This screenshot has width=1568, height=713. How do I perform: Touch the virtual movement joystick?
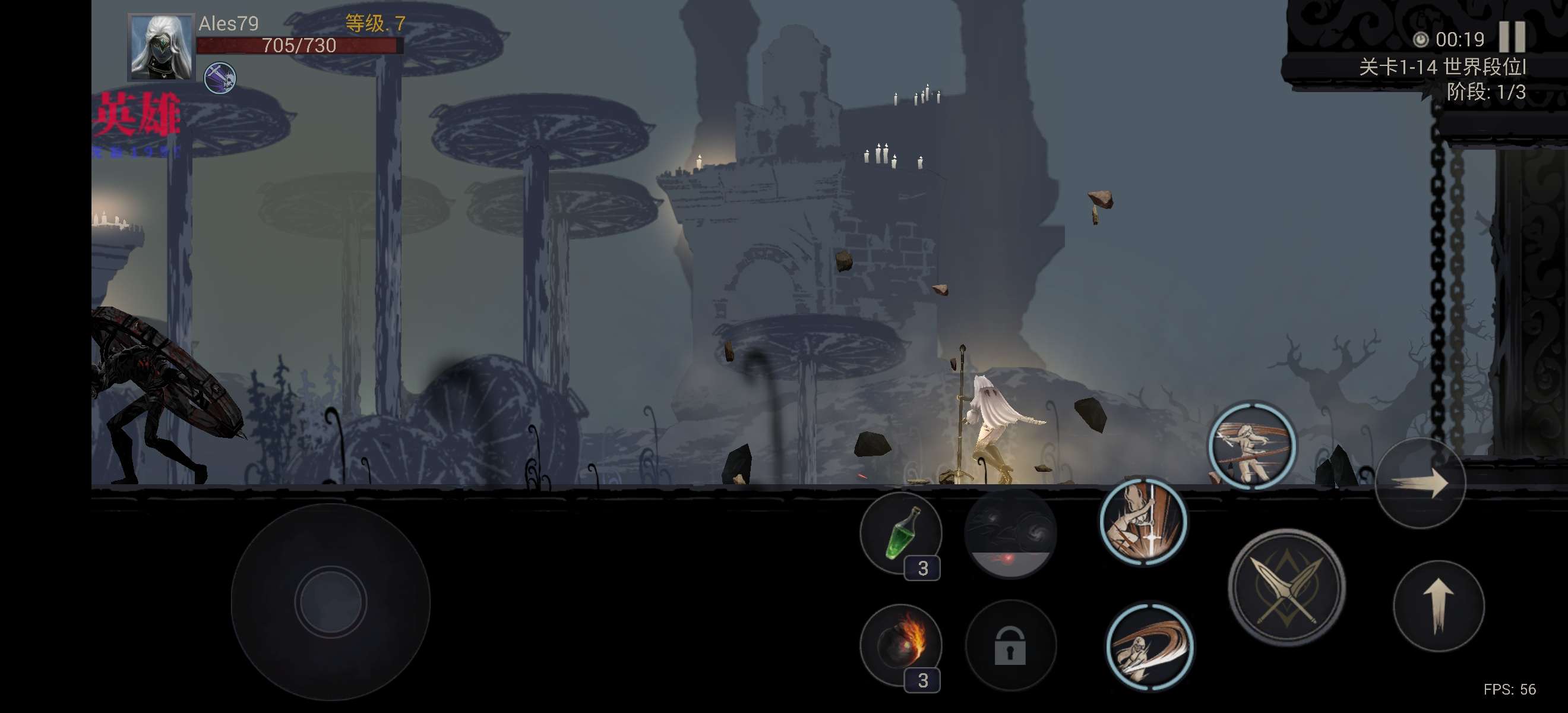tap(330, 601)
